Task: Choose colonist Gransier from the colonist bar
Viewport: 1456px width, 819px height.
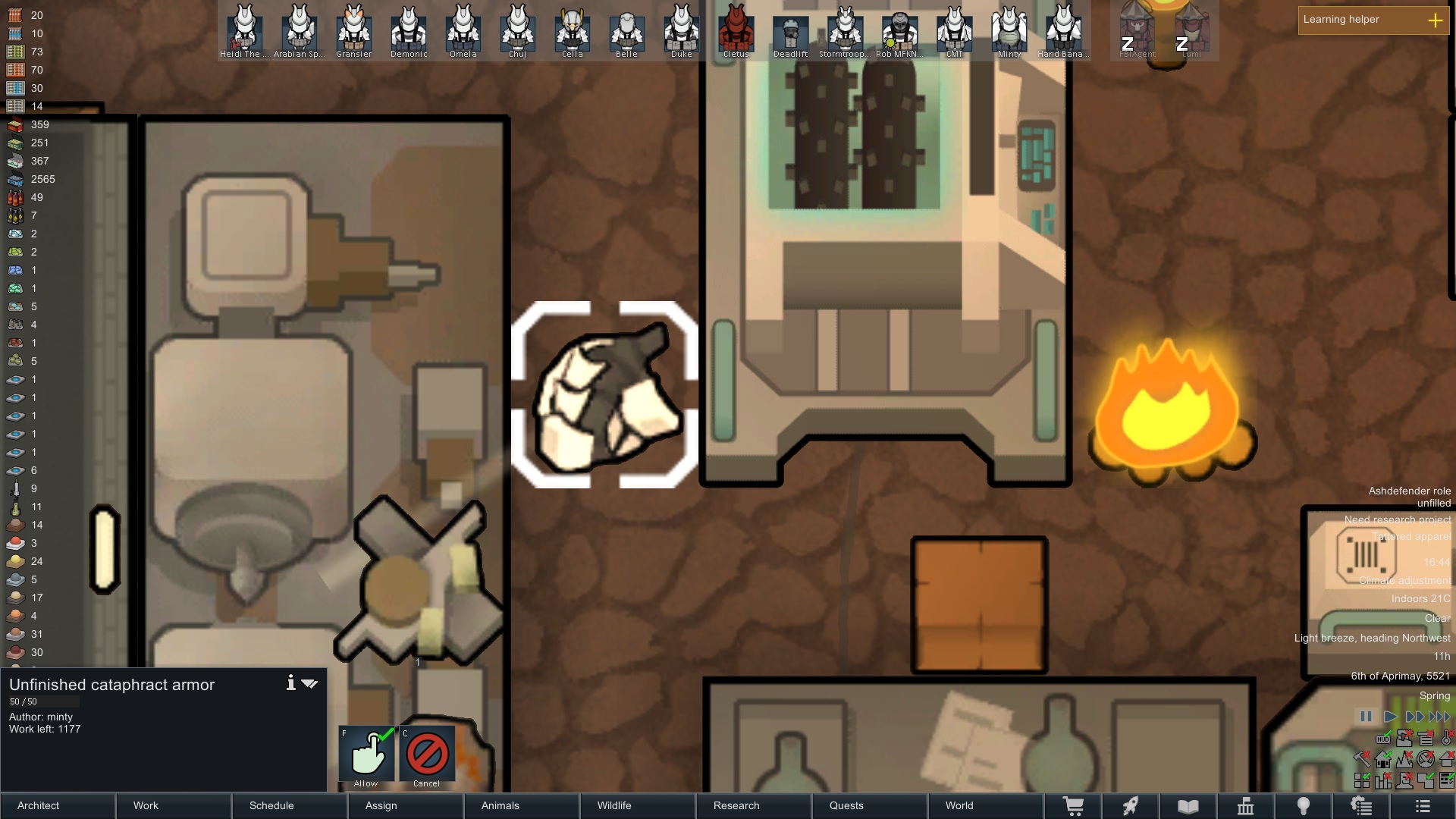Action: click(x=353, y=30)
